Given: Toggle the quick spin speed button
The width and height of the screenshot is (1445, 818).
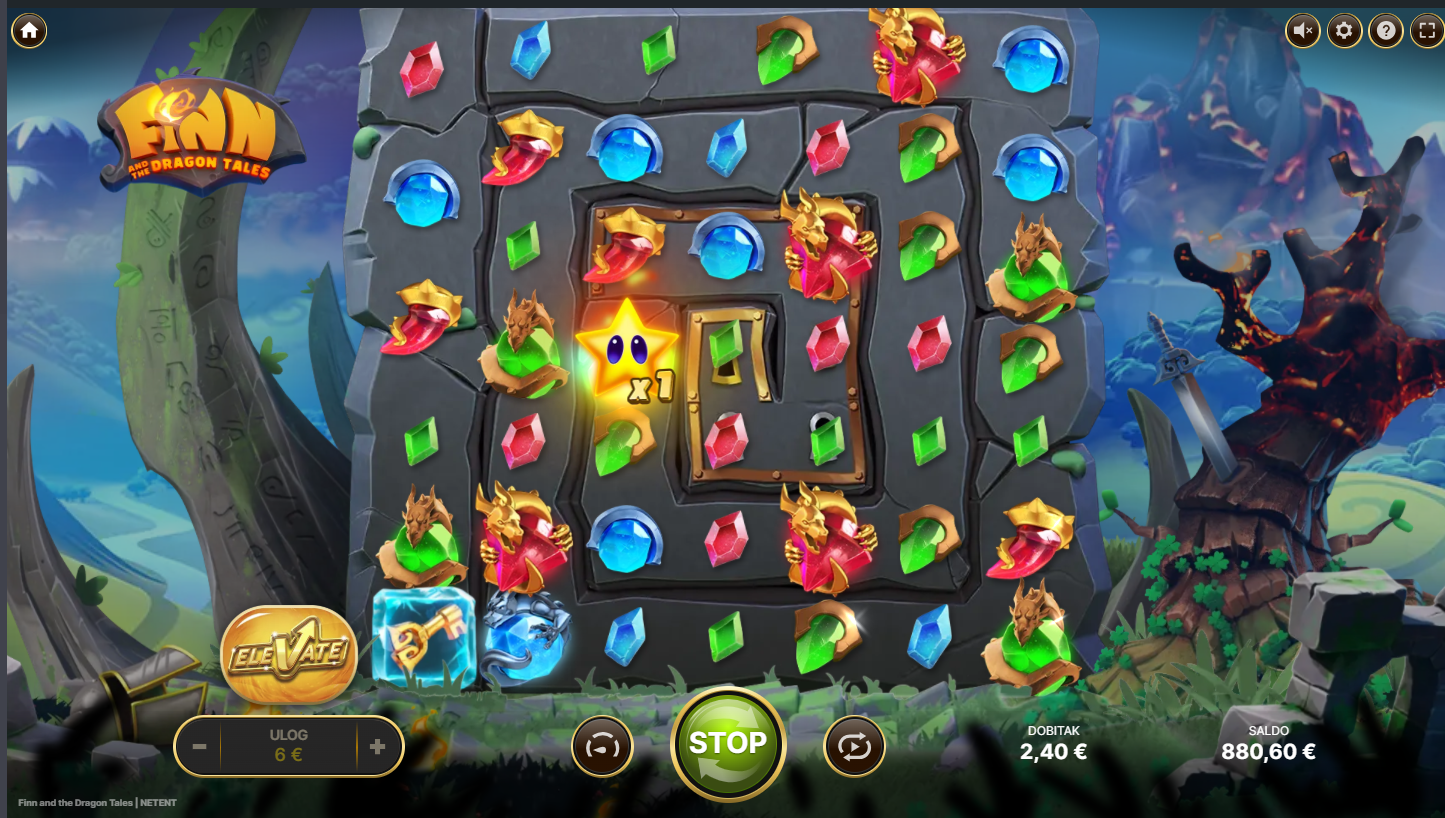Looking at the screenshot, I should tap(602, 747).
